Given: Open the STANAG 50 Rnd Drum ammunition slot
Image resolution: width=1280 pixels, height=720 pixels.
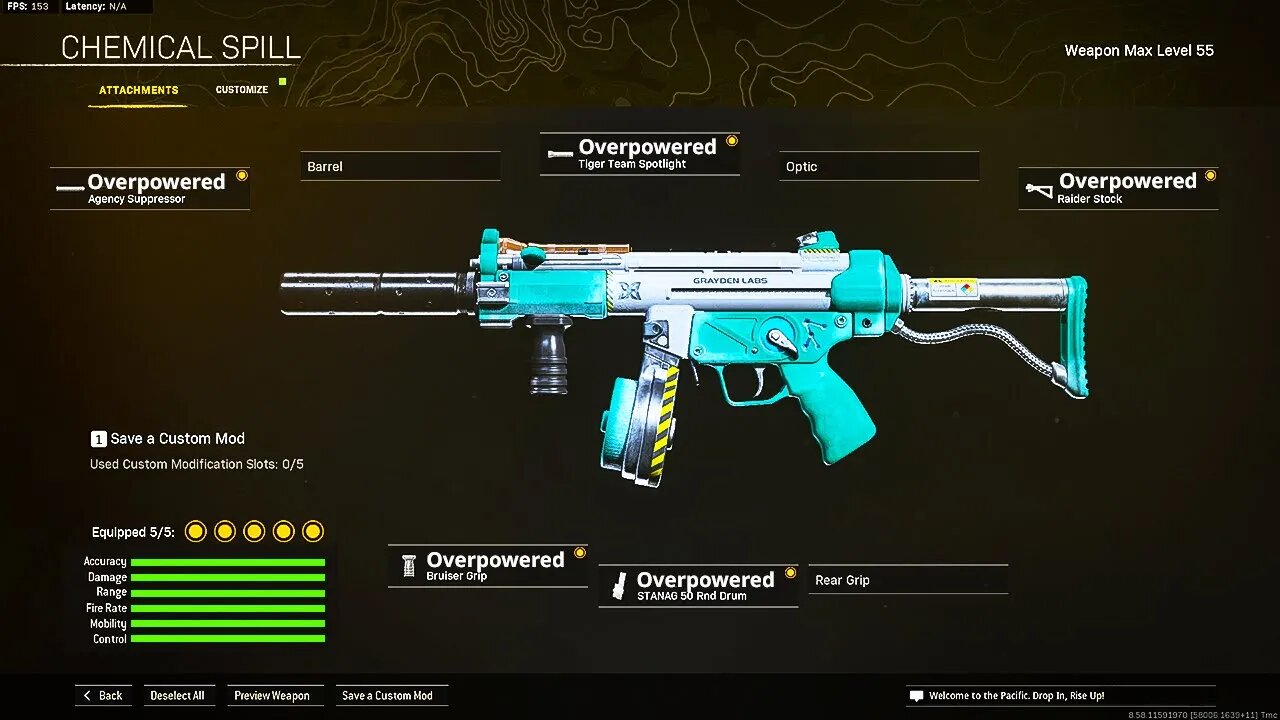Looking at the screenshot, I should [x=697, y=585].
